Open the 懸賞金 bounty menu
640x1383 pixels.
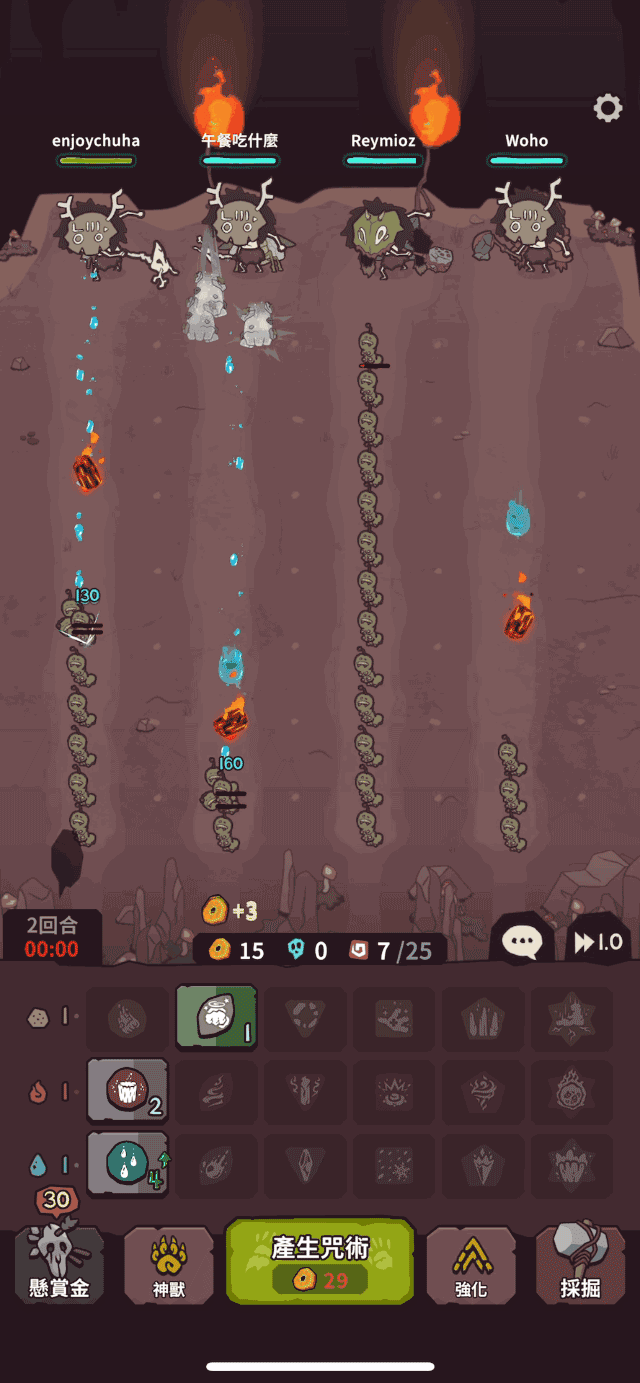(59, 1265)
